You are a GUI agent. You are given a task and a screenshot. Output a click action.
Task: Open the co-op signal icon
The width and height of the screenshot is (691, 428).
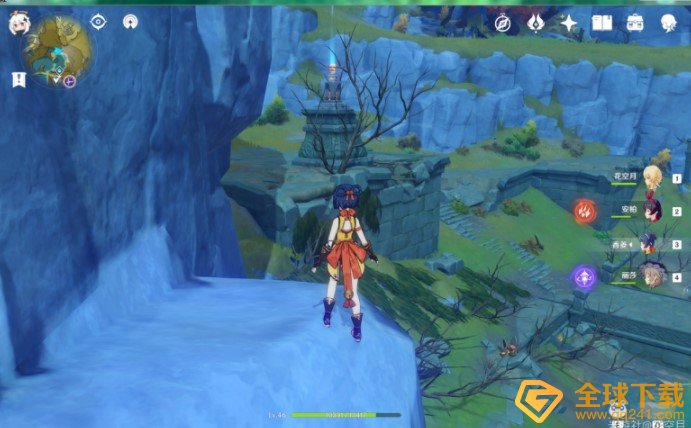130,22
